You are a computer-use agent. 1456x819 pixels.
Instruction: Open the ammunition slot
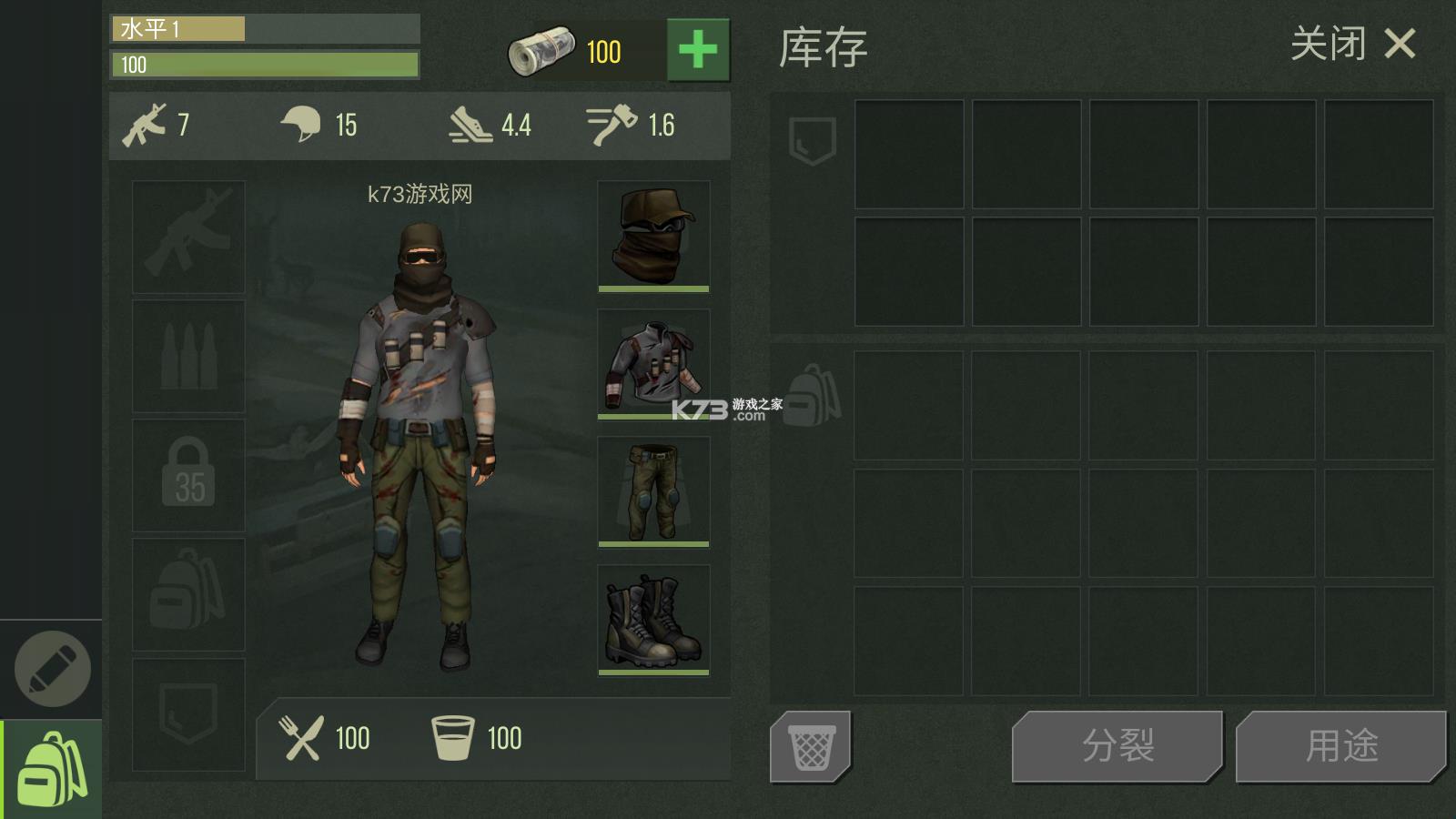[x=187, y=356]
